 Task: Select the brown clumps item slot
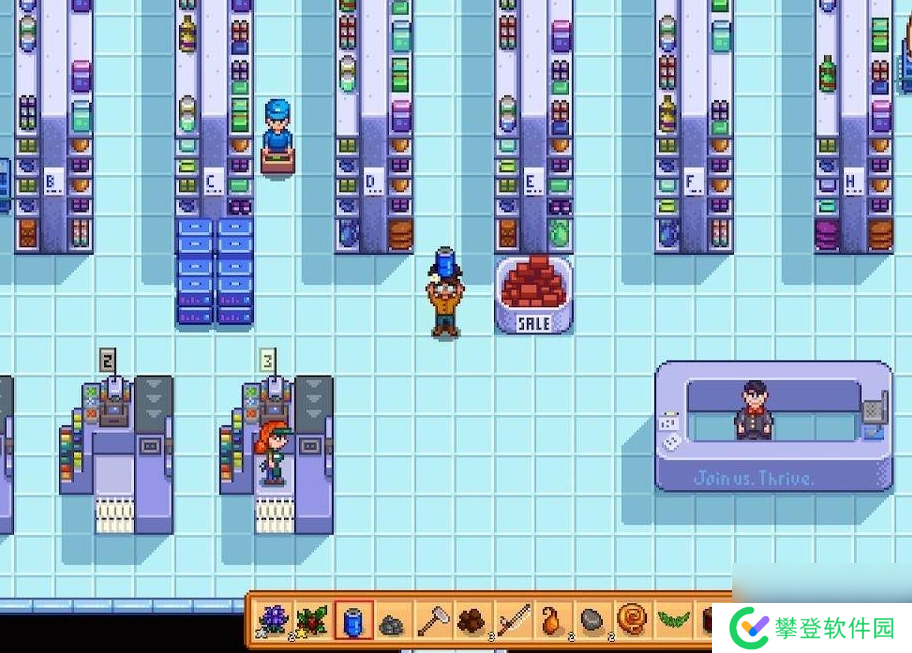(x=471, y=622)
